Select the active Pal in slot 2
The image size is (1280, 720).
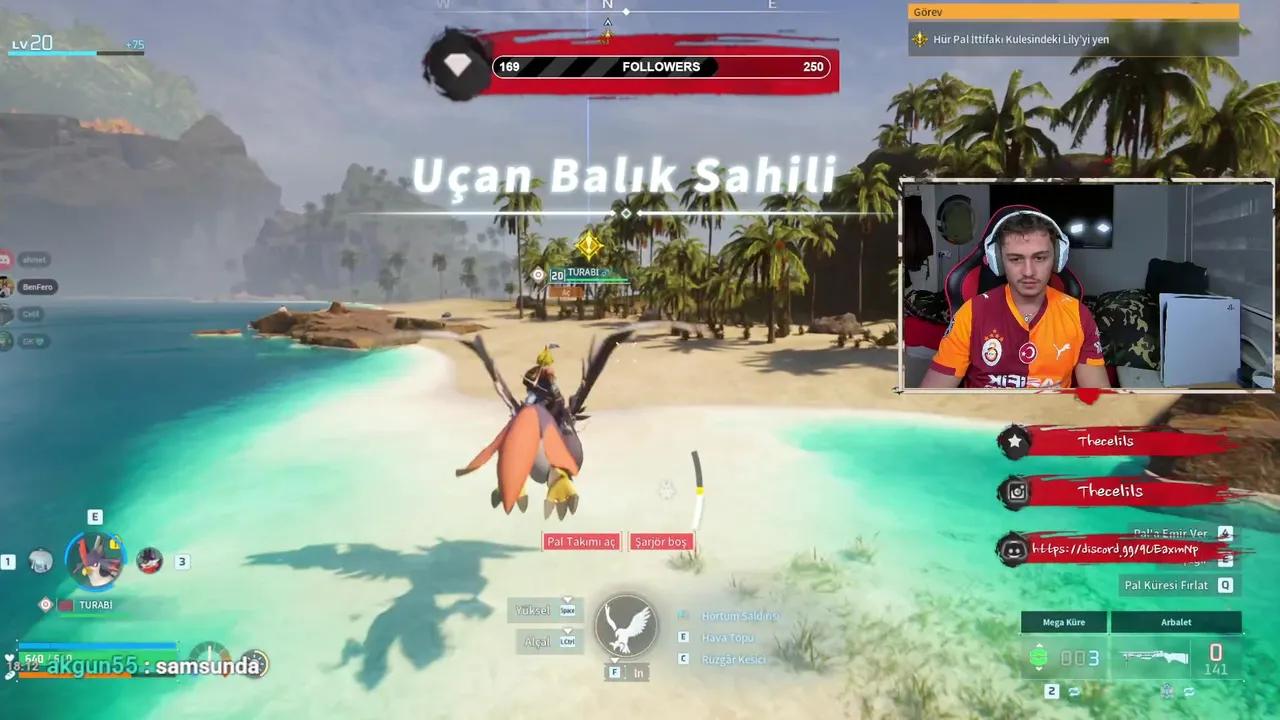pyautogui.click(x=94, y=561)
